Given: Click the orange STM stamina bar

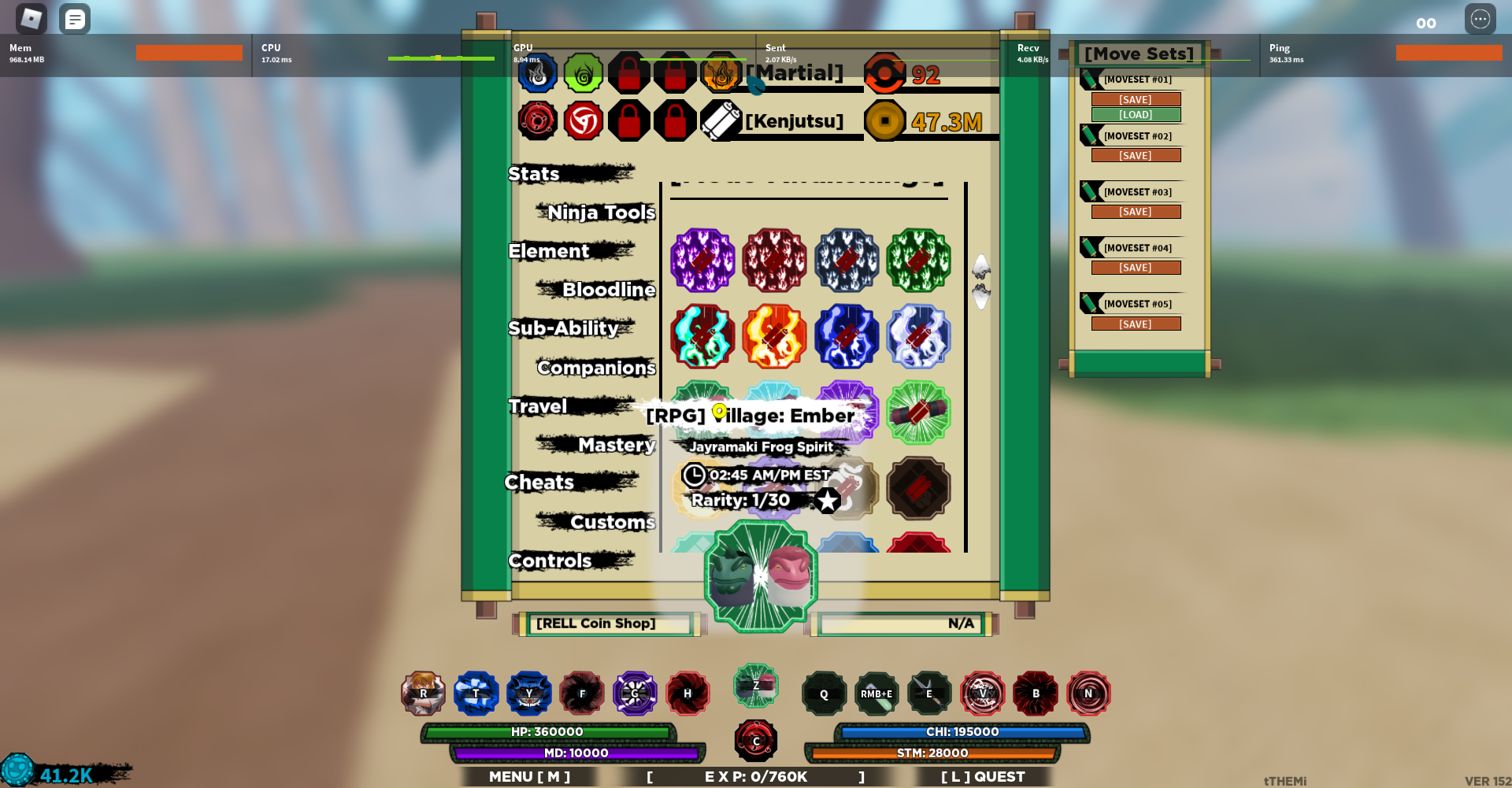Looking at the screenshot, I should 933,753.
